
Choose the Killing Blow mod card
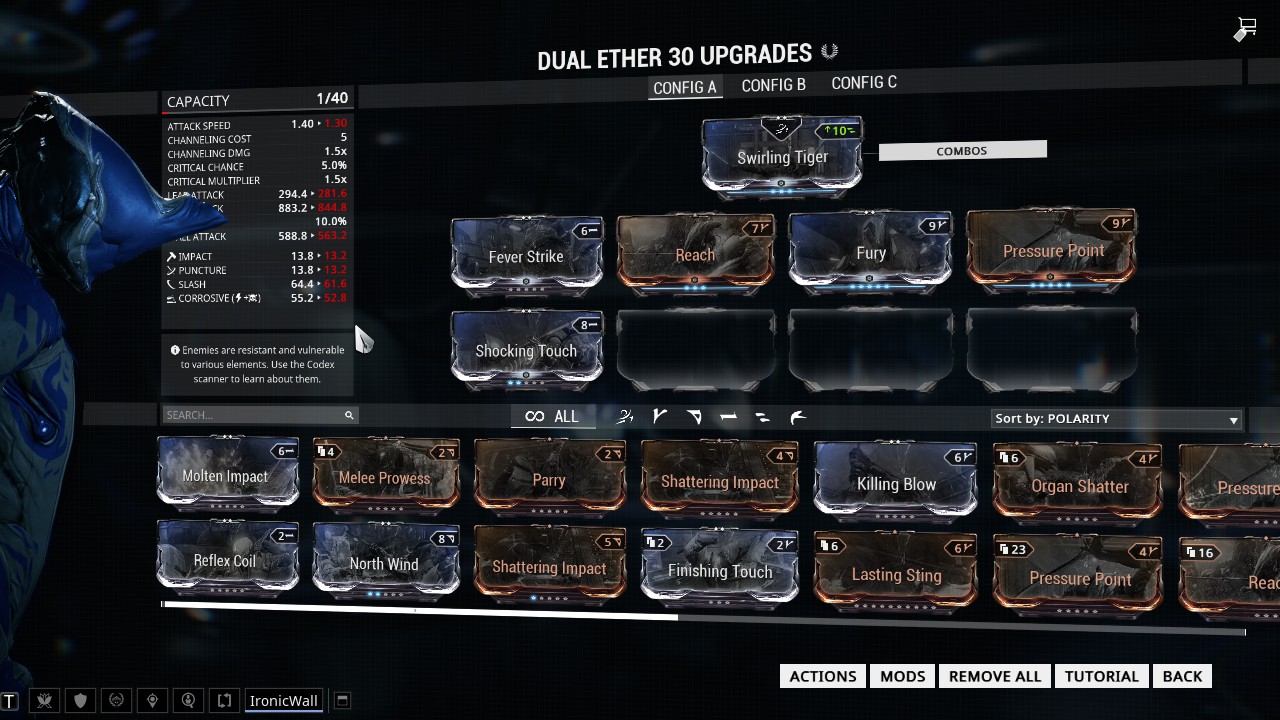896,484
